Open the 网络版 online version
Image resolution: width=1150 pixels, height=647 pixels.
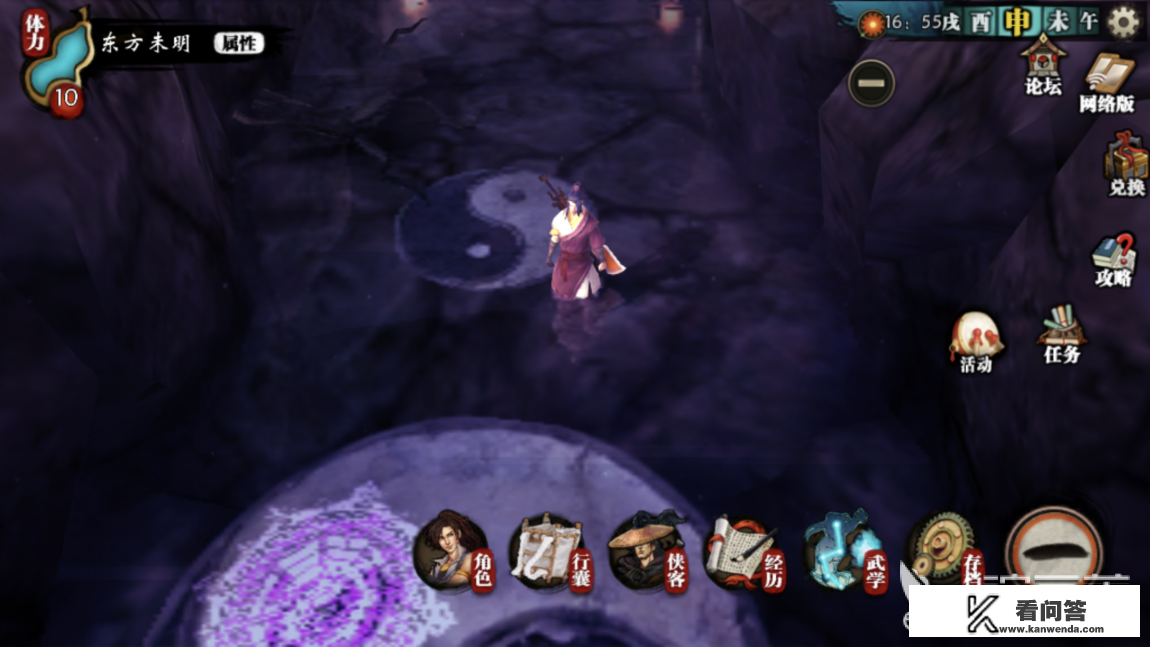click(x=1107, y=82)
